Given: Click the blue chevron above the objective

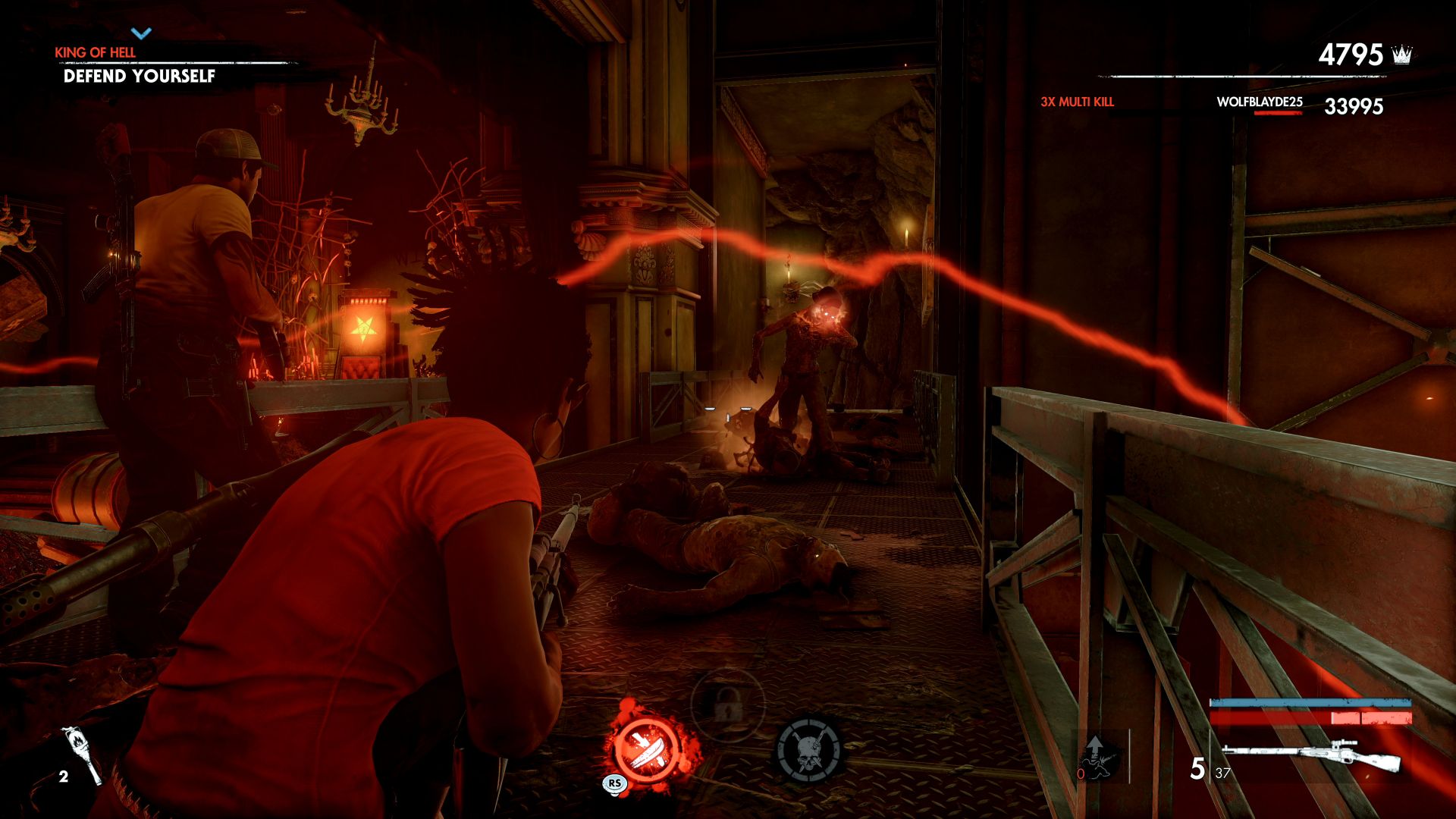Looking at the screenshot, I should (x=141, y=33).
